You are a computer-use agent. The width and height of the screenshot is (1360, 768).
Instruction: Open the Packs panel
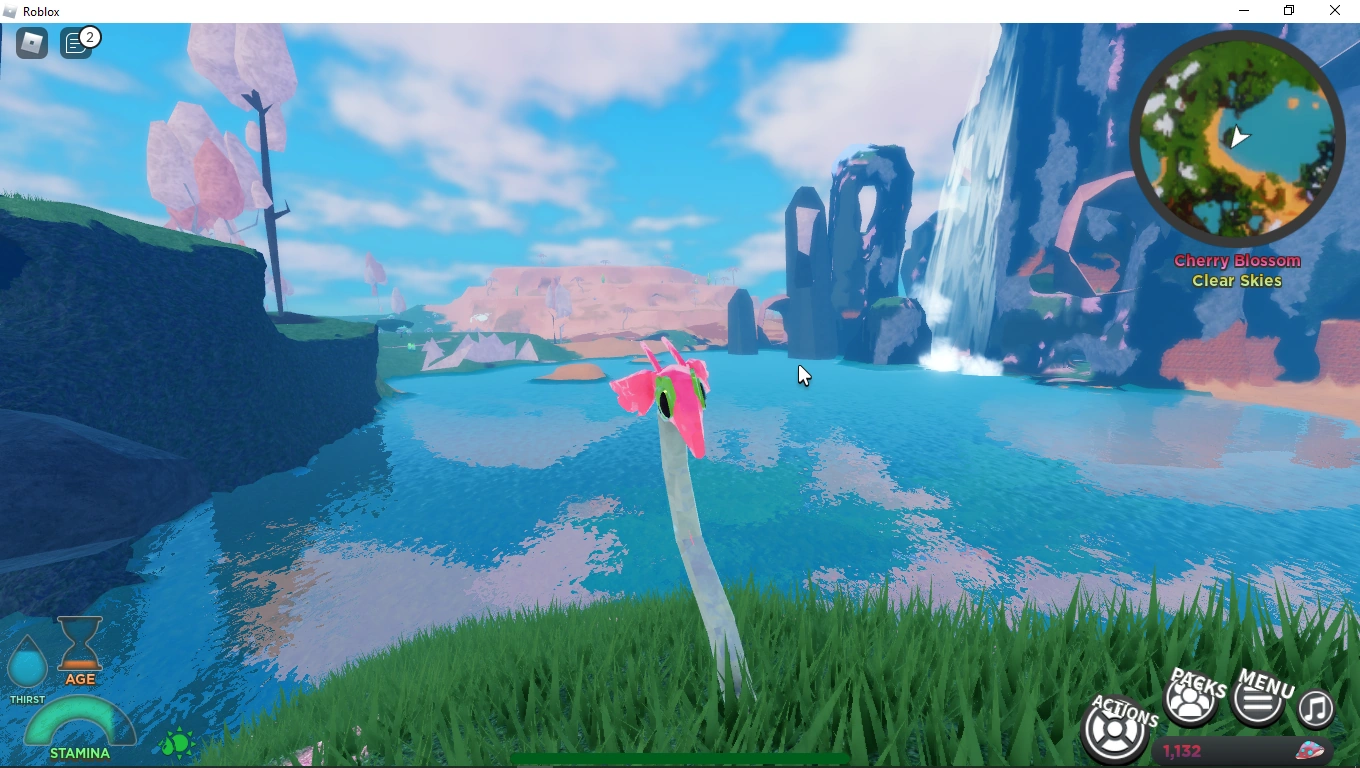(x=1190, y=701)
